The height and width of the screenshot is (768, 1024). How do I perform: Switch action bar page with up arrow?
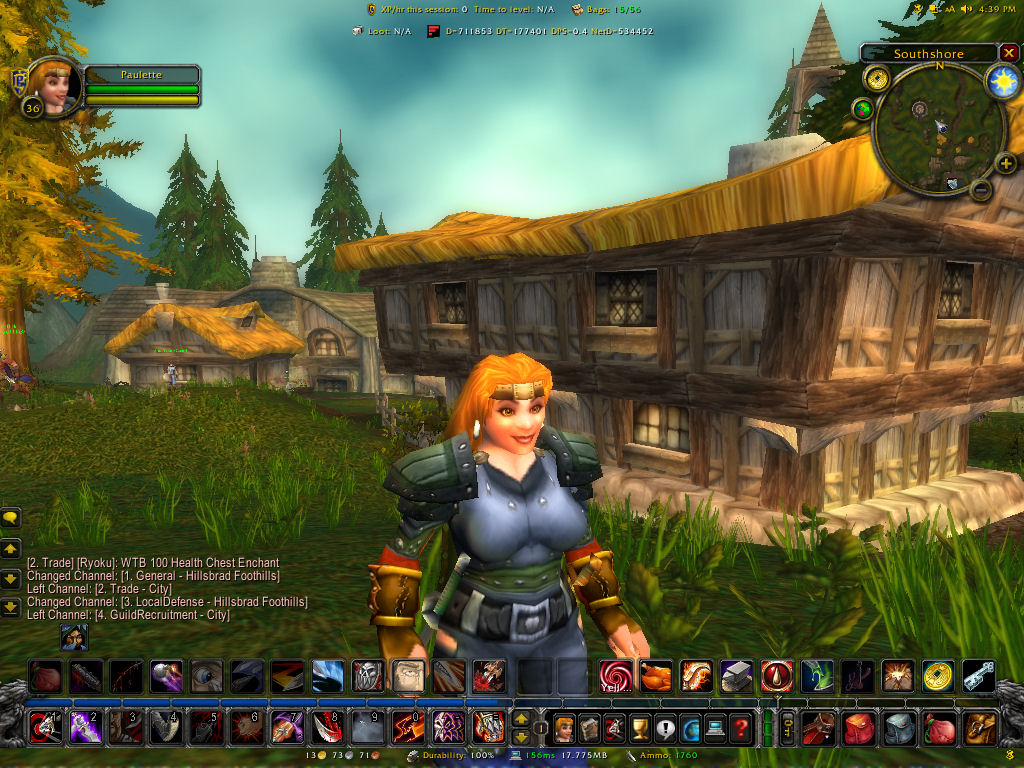[x=521, y=718]
